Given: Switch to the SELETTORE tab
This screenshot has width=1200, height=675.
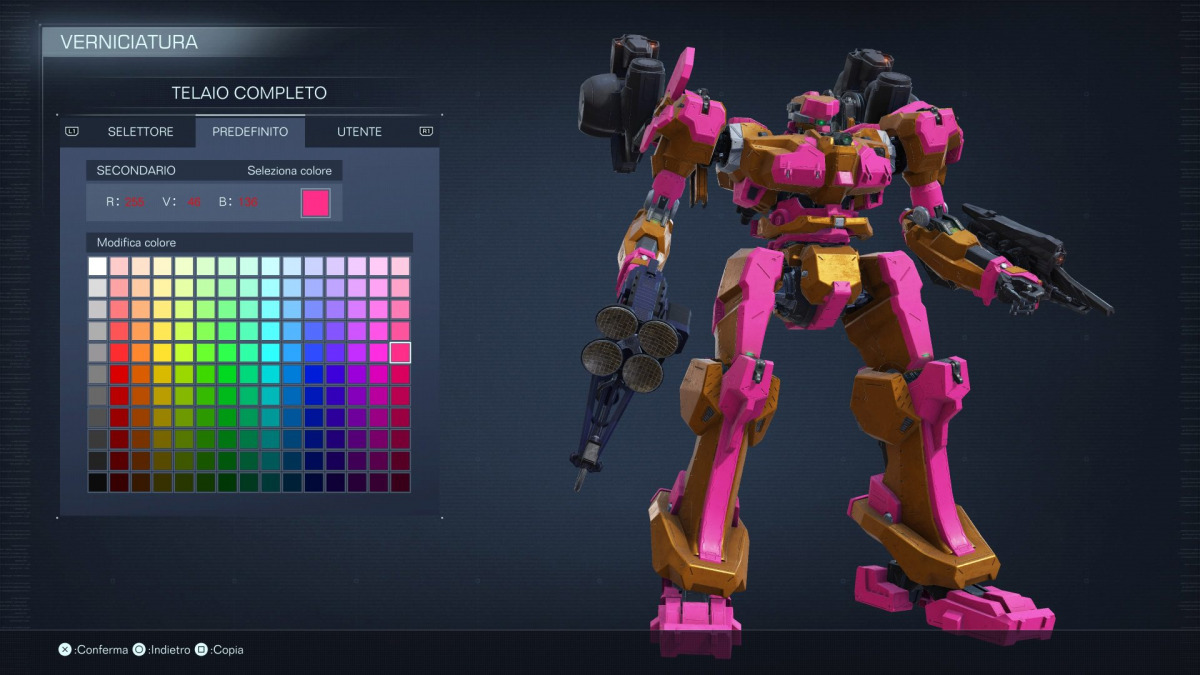Looking at the screenshot, I should pos(140,132).
